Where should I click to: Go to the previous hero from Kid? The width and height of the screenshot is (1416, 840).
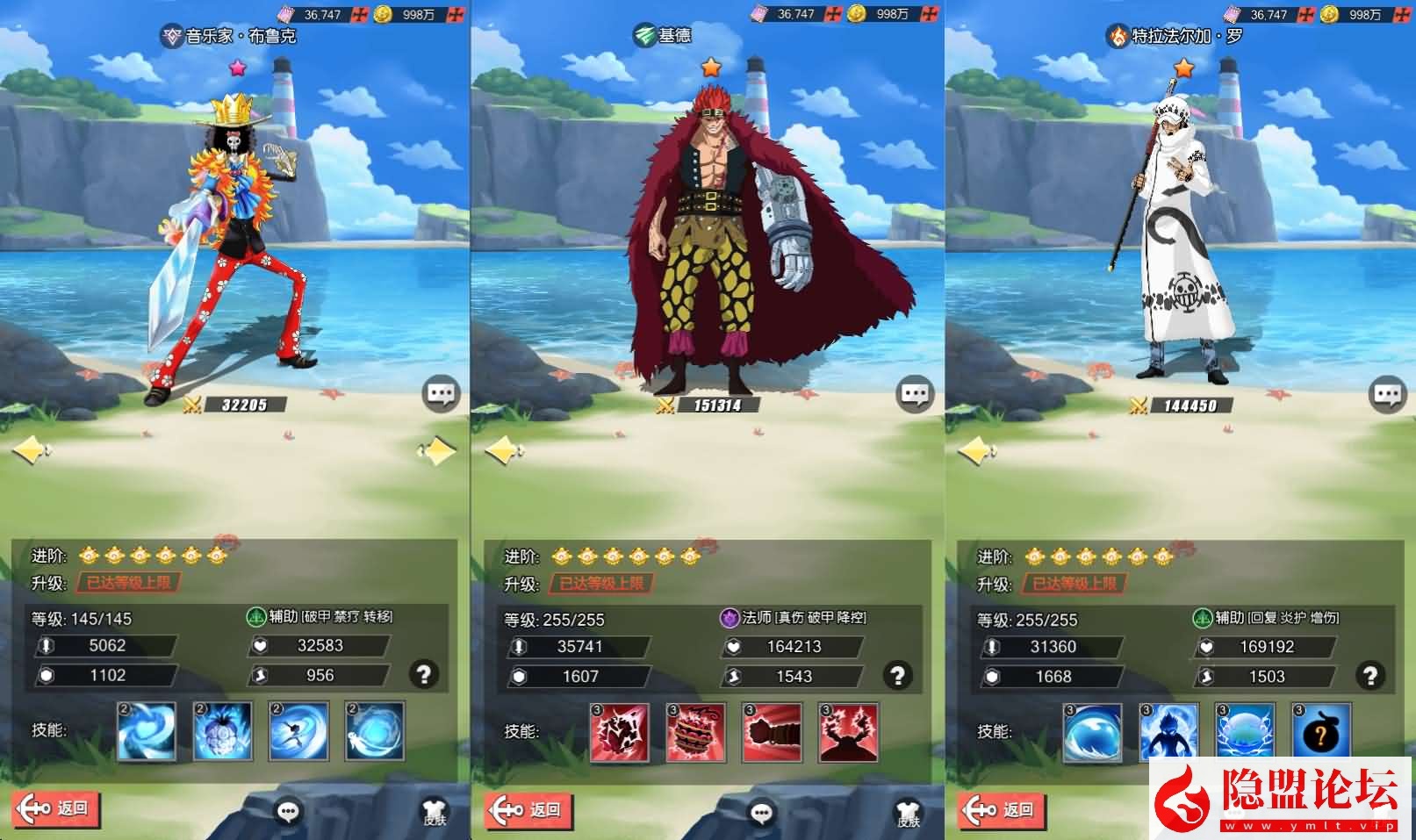point(504,451)
